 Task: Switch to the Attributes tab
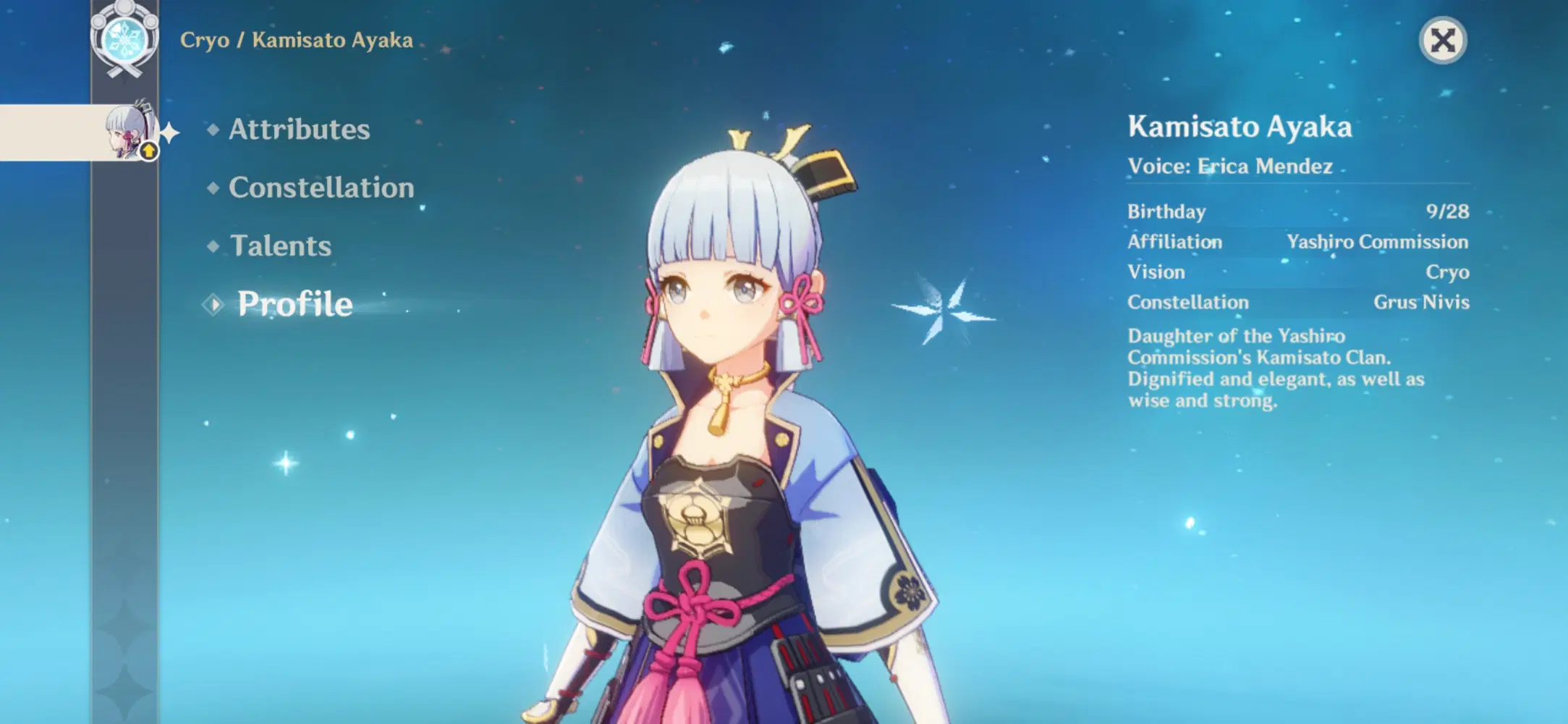tap(299, 130)
